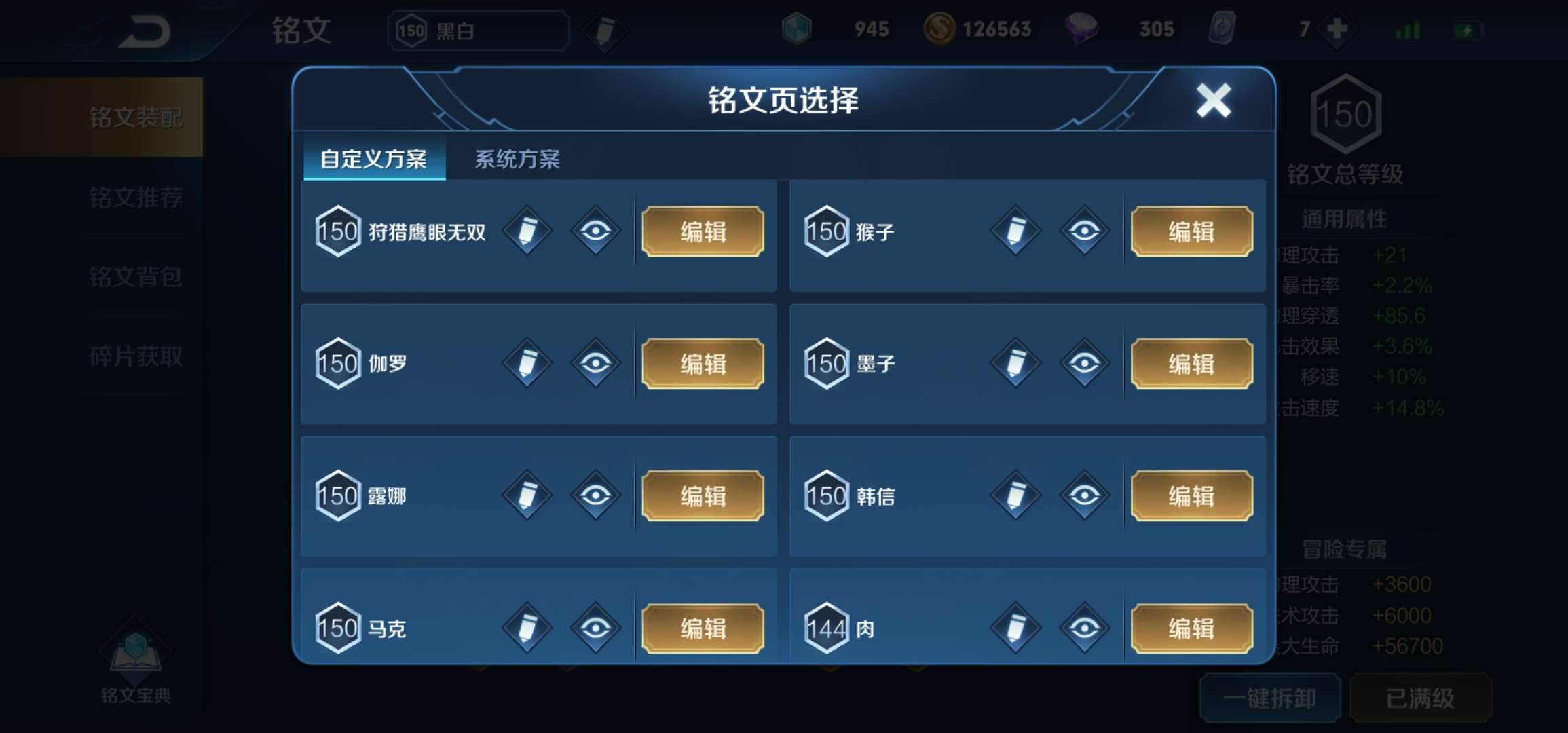The height and width of the screenshot is (733, 1568).
Task: Click the pencil edit icon next to 马克
Action: (x=526, y=628)
